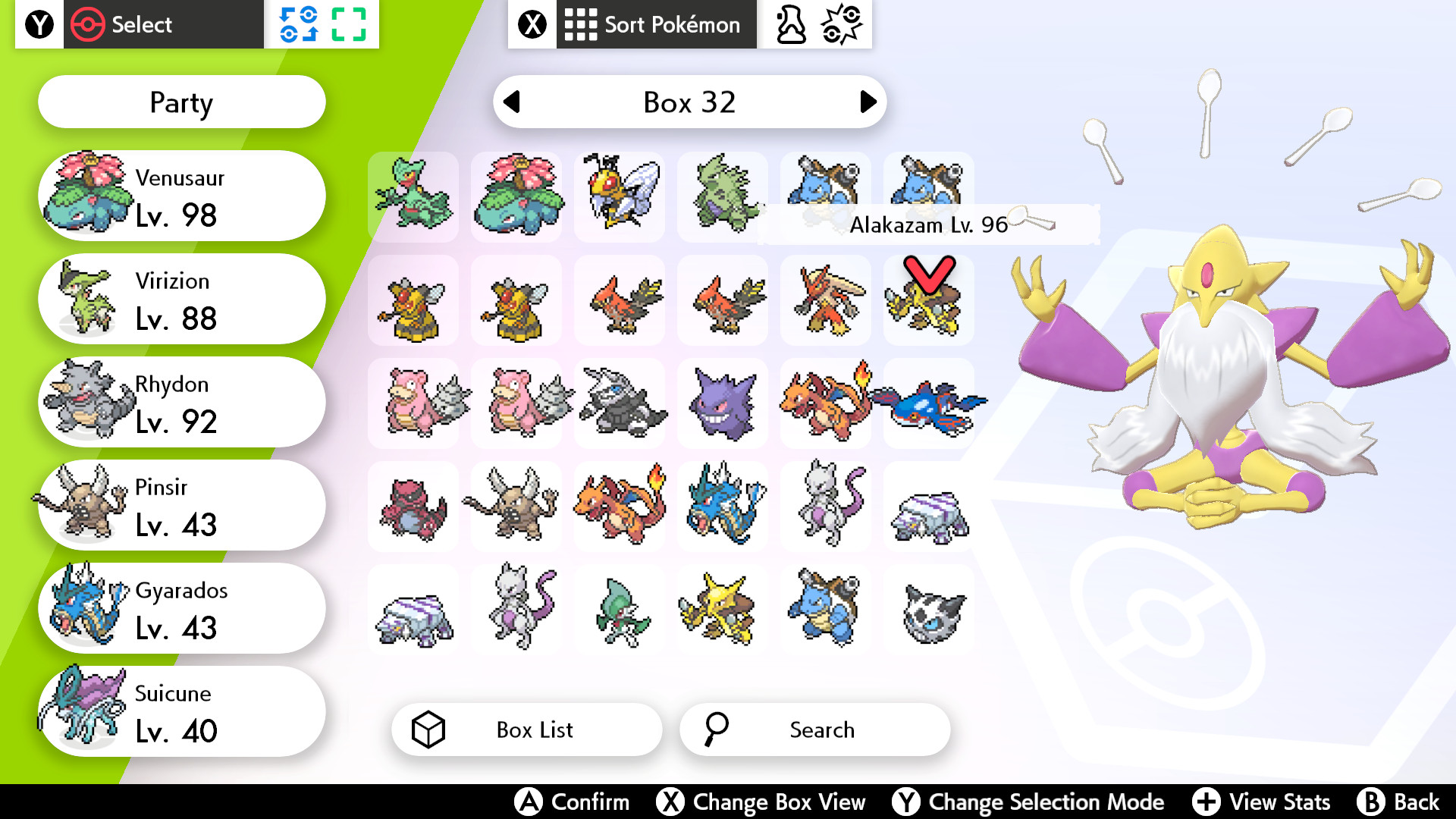This screenshot has height=819, width=1456.
Task: Click the Box List cube icon
Action: tap(429, 730)
